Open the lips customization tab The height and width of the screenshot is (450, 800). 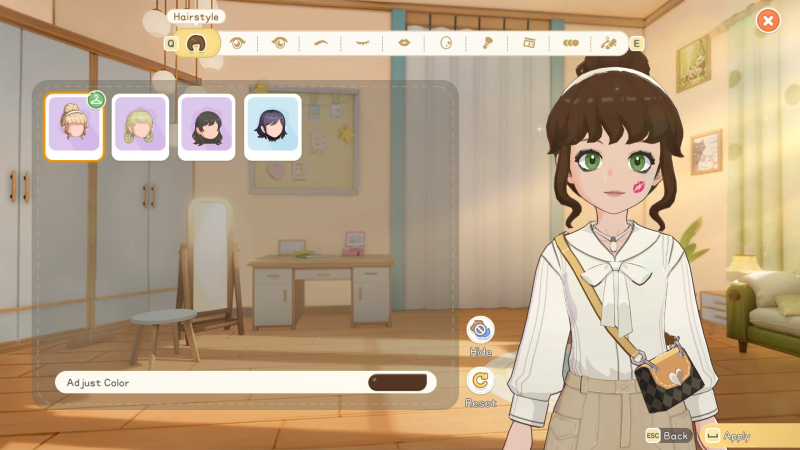[404, 43]
